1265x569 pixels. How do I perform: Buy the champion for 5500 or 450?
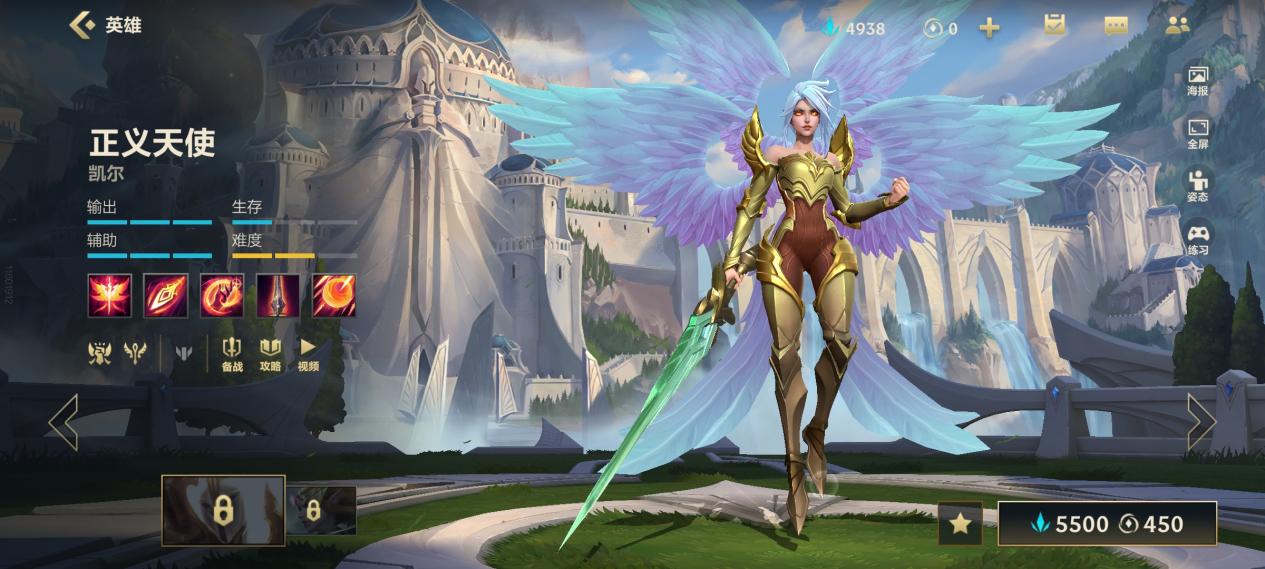[x=1107, y=524]
